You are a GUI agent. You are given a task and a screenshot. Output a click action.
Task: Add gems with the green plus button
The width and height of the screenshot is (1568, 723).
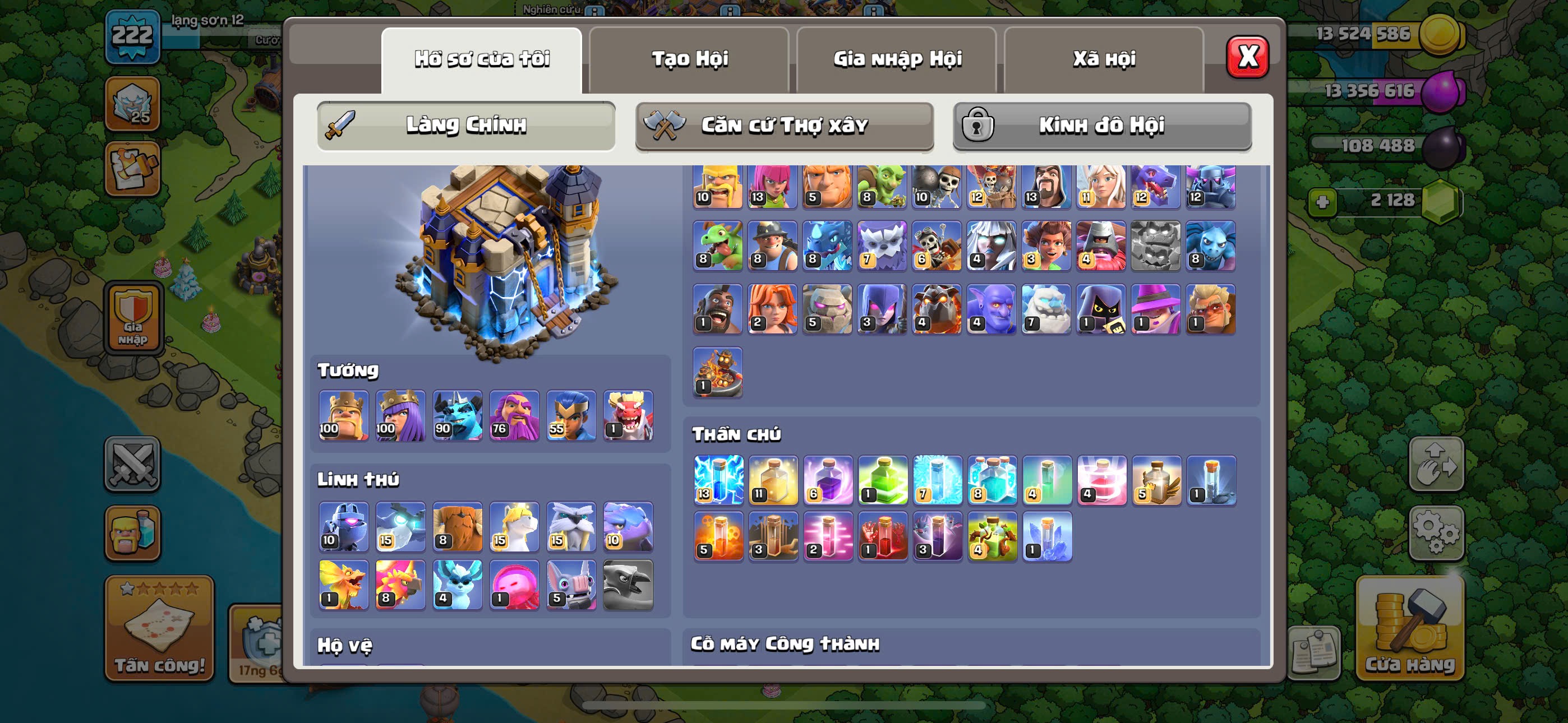[x=1322, y=201]
